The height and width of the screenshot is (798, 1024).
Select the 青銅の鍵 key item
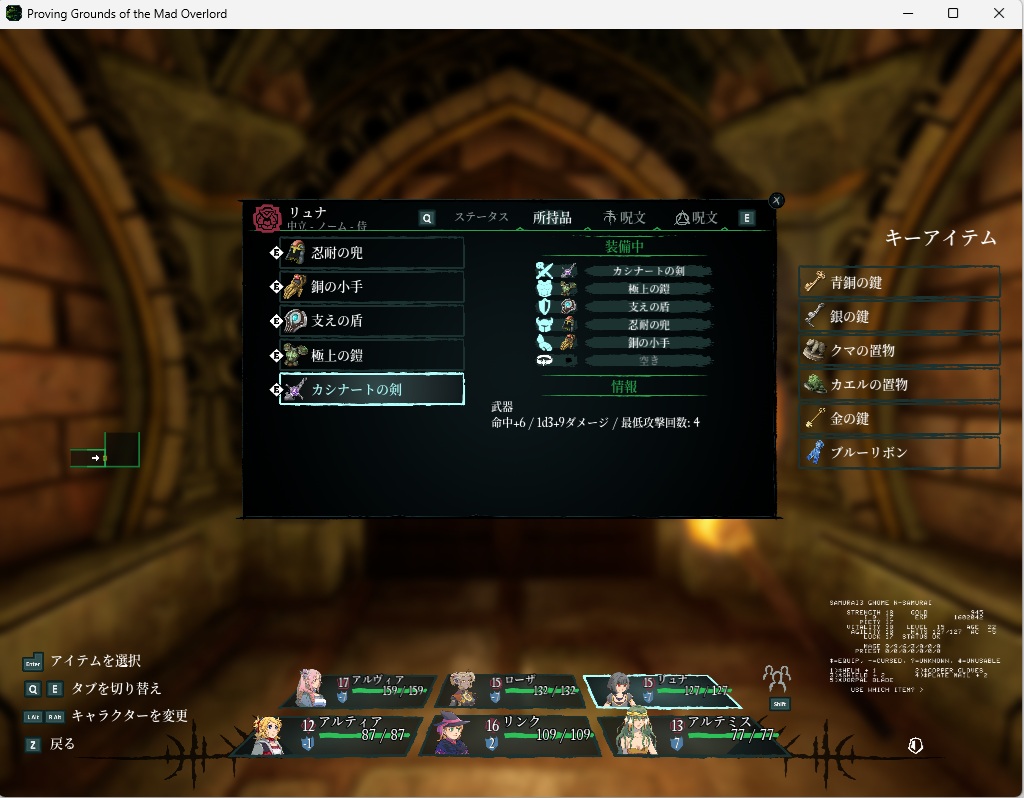click(900, 282)
